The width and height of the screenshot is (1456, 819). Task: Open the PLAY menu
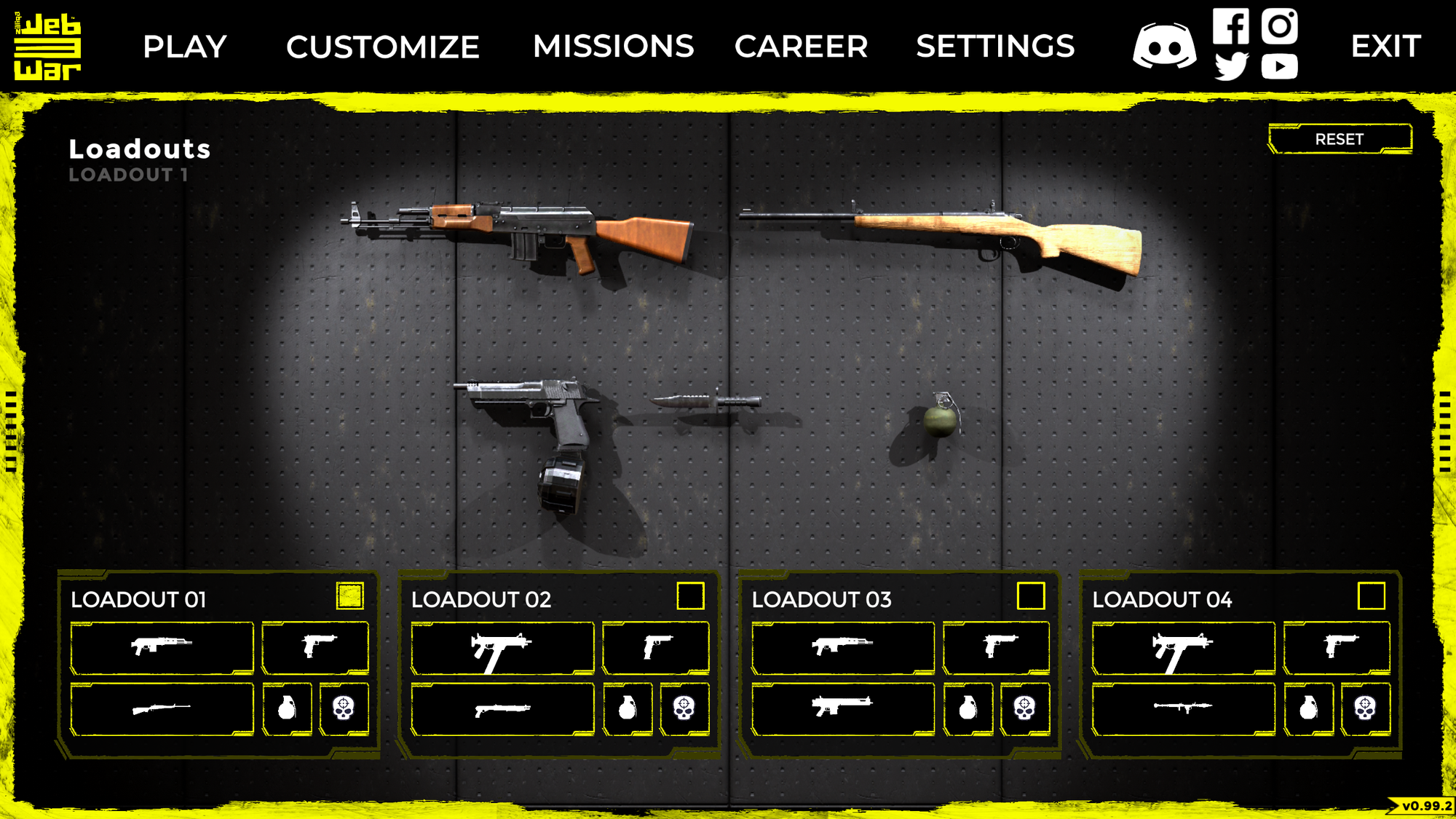click(185, 47)
